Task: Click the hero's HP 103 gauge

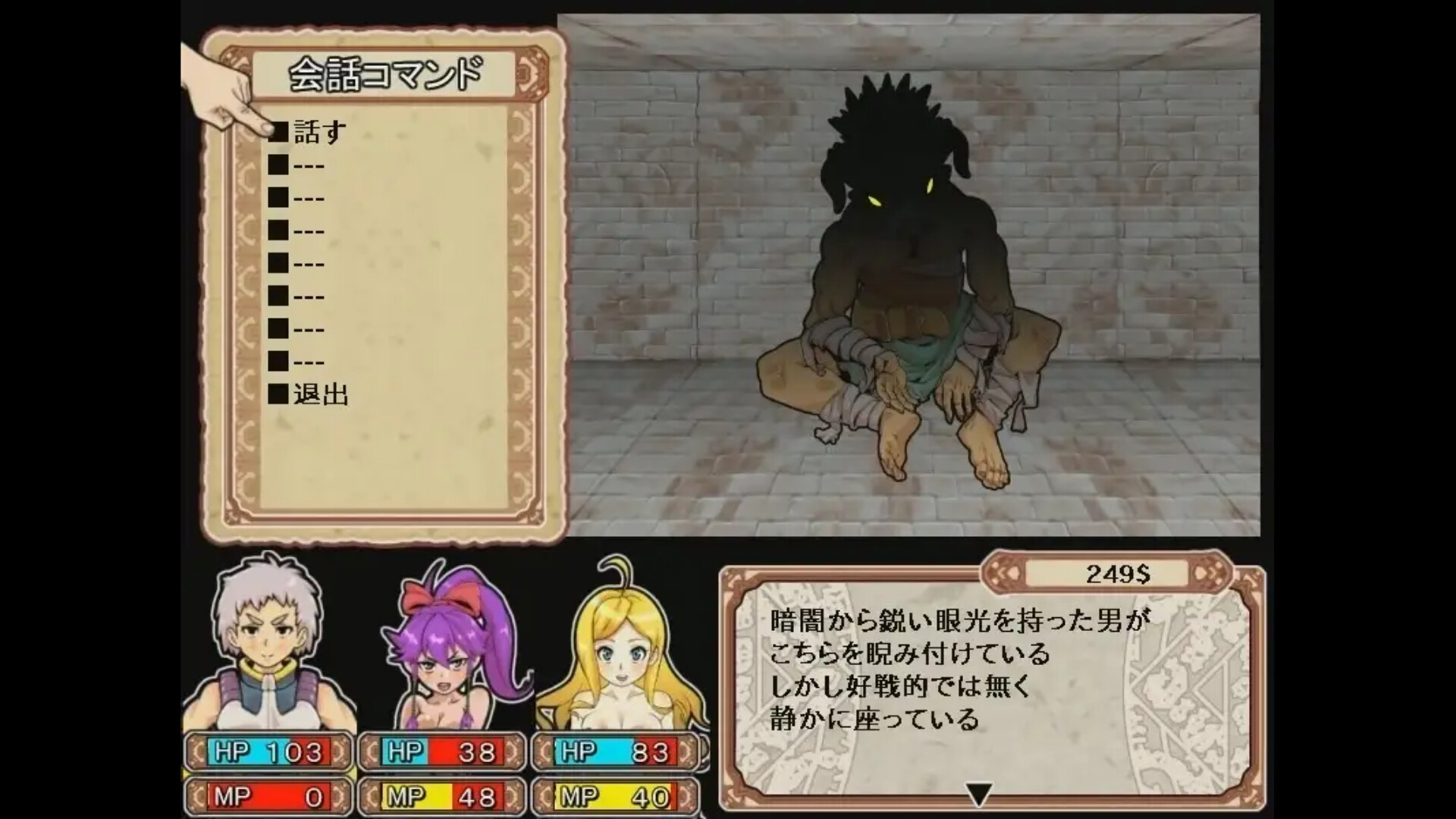Action: pos(269,752)
